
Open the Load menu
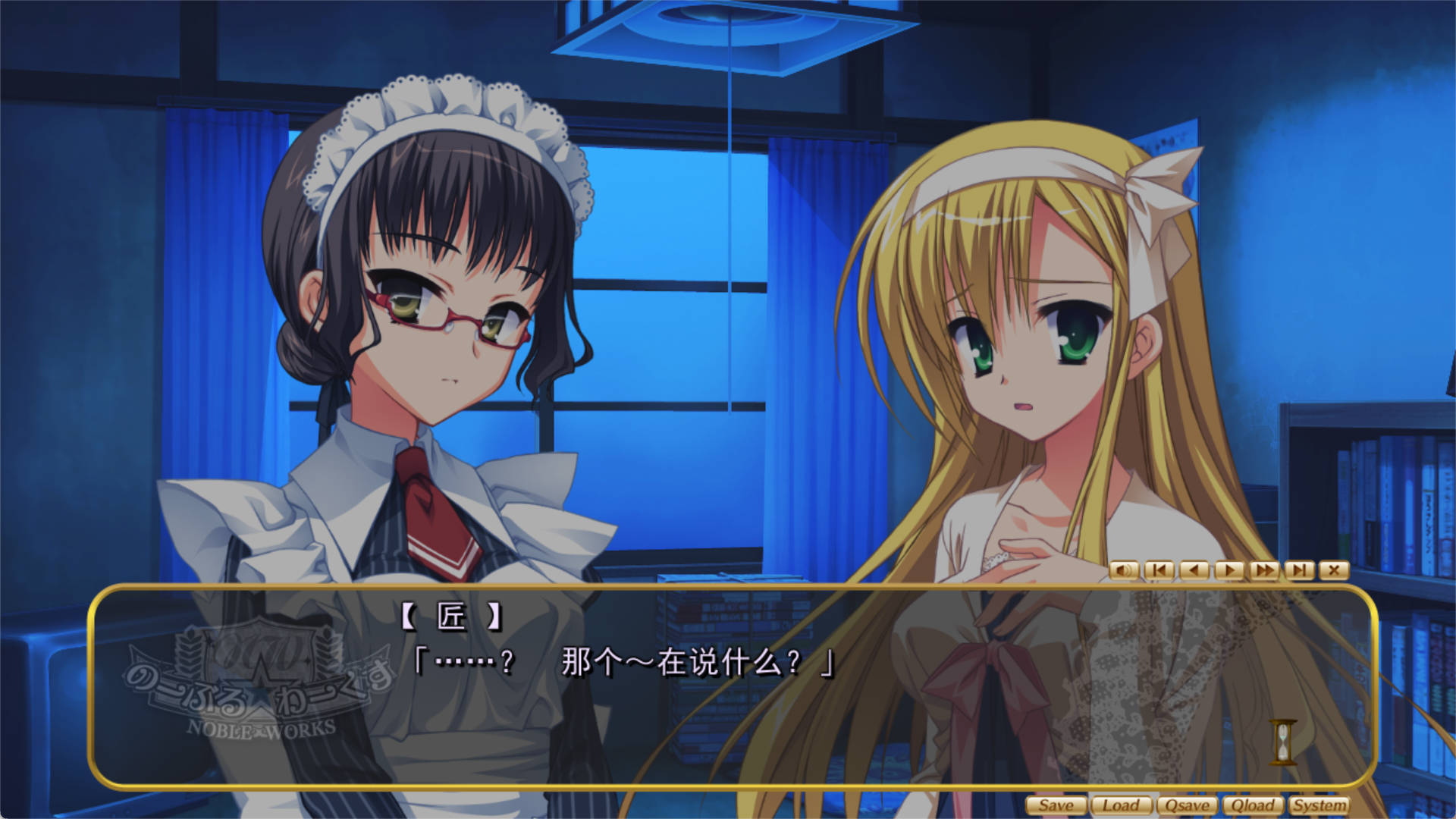click(1121, 805)
